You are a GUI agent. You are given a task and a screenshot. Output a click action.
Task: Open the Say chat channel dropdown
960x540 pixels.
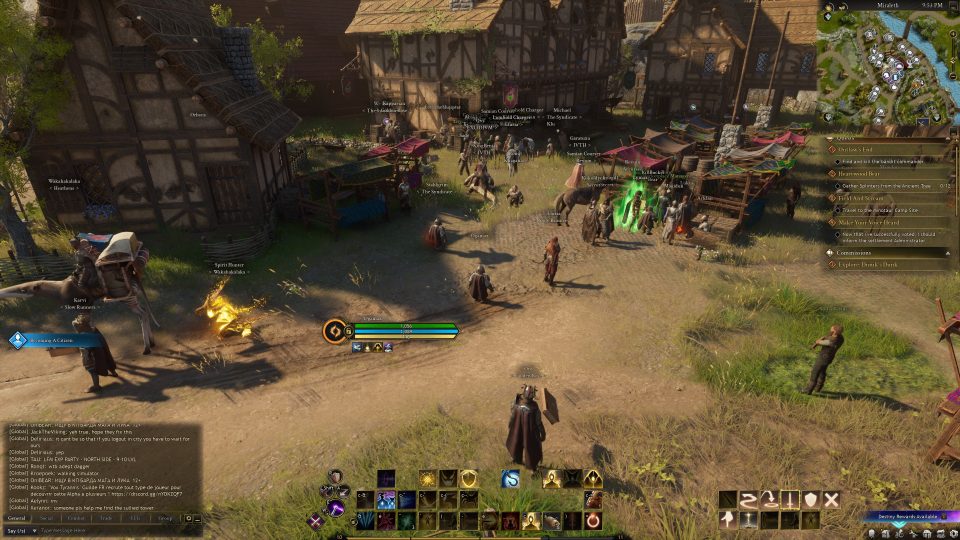click(x=22, y=530)
